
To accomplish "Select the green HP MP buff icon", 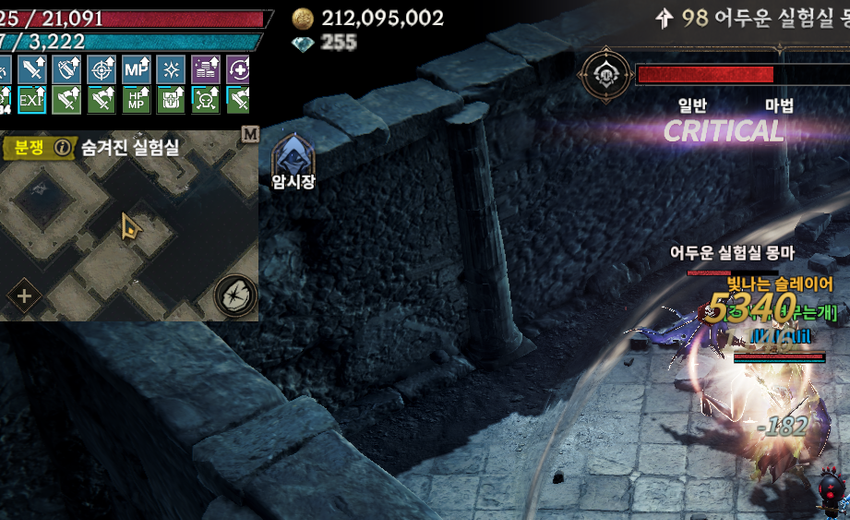I will click(136, 100).
